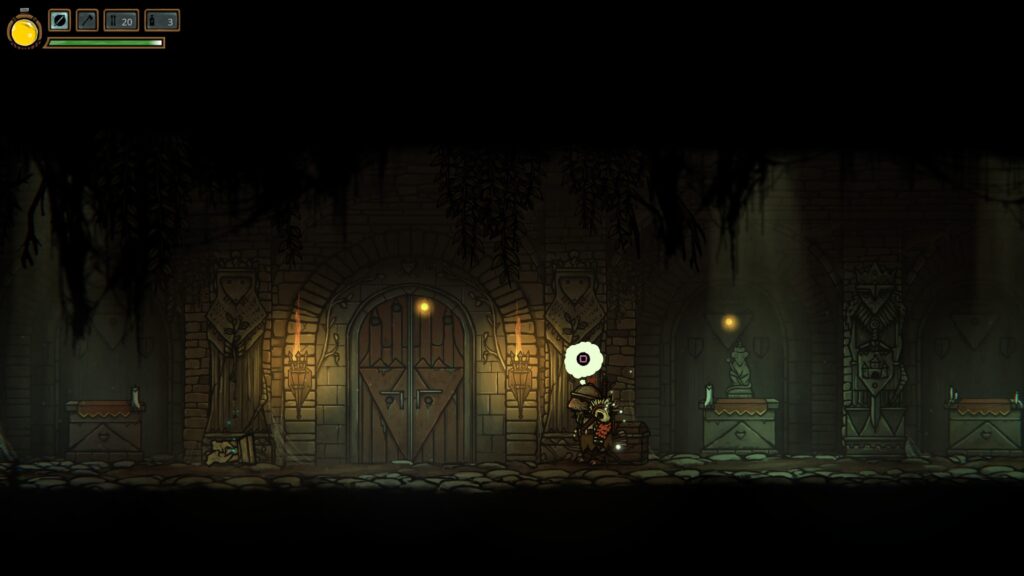Select the arrows slot showing 20
The width and height of the screenshot is (1024, 576).
121,20
